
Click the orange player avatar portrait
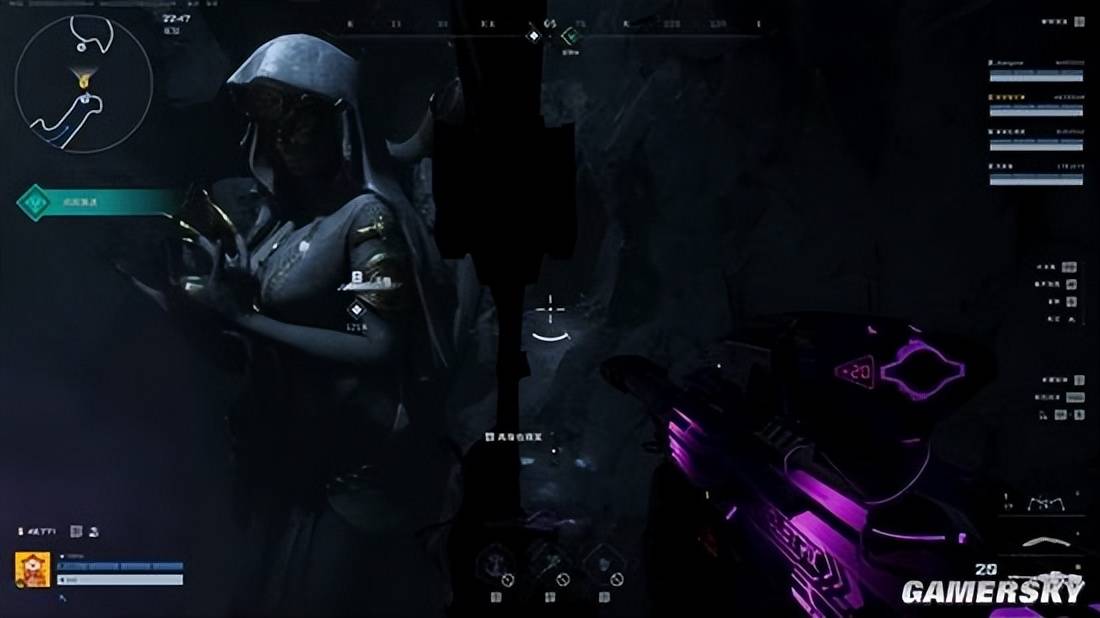tap(33, 570)
